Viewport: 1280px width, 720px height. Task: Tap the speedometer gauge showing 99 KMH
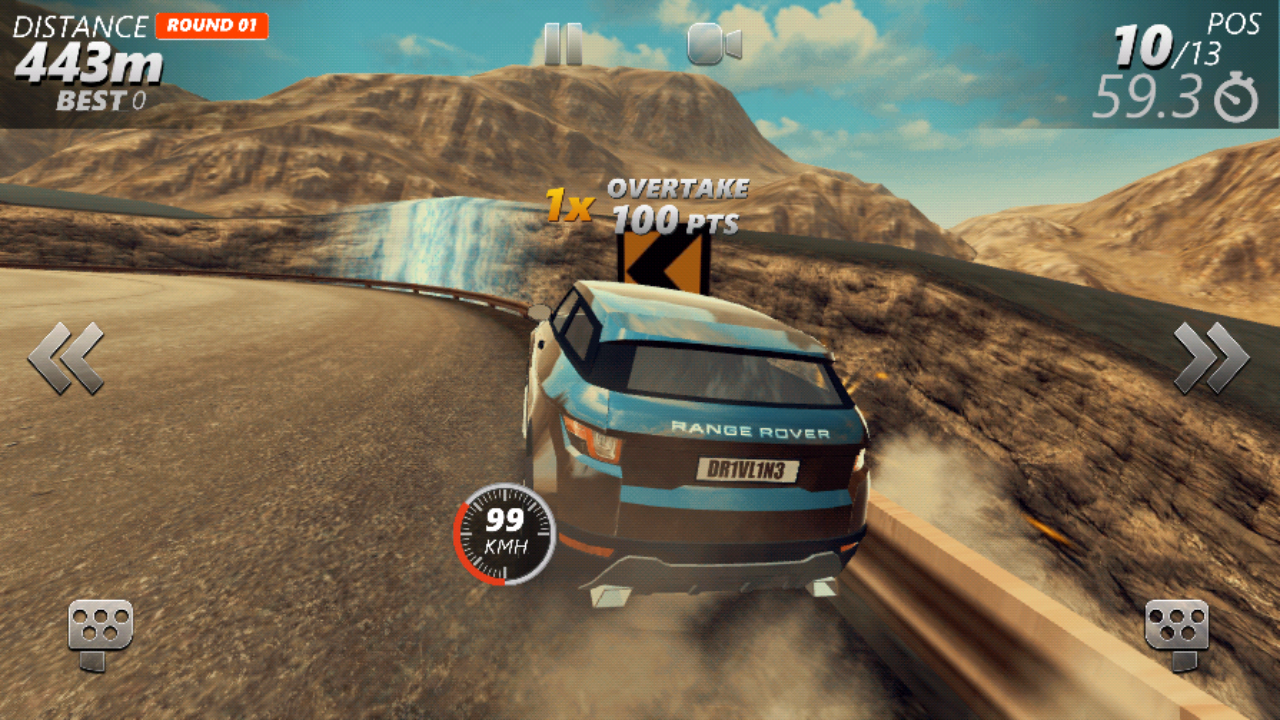pos(503,537)
